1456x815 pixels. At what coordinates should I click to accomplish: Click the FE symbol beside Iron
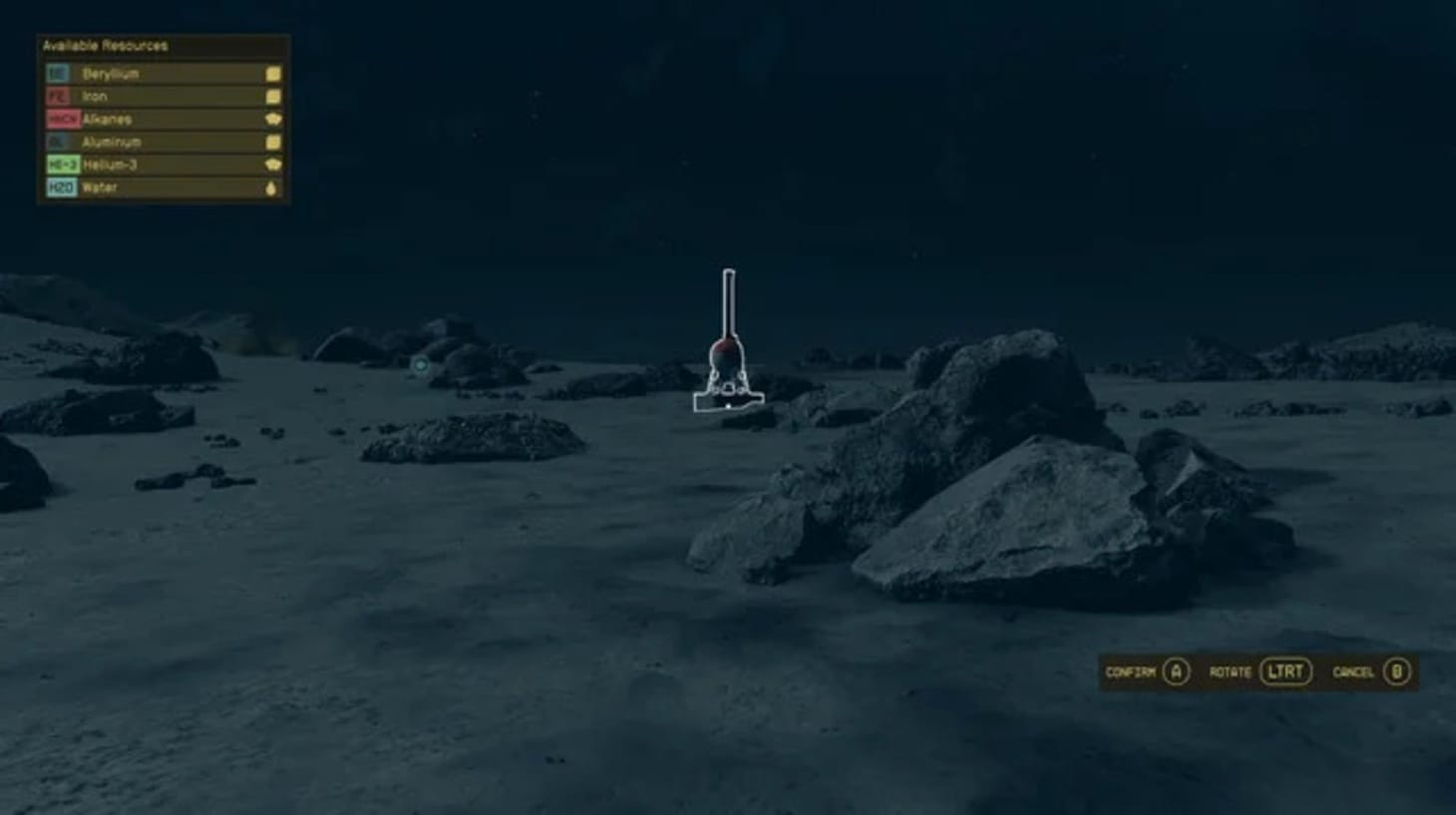(57, 96)
